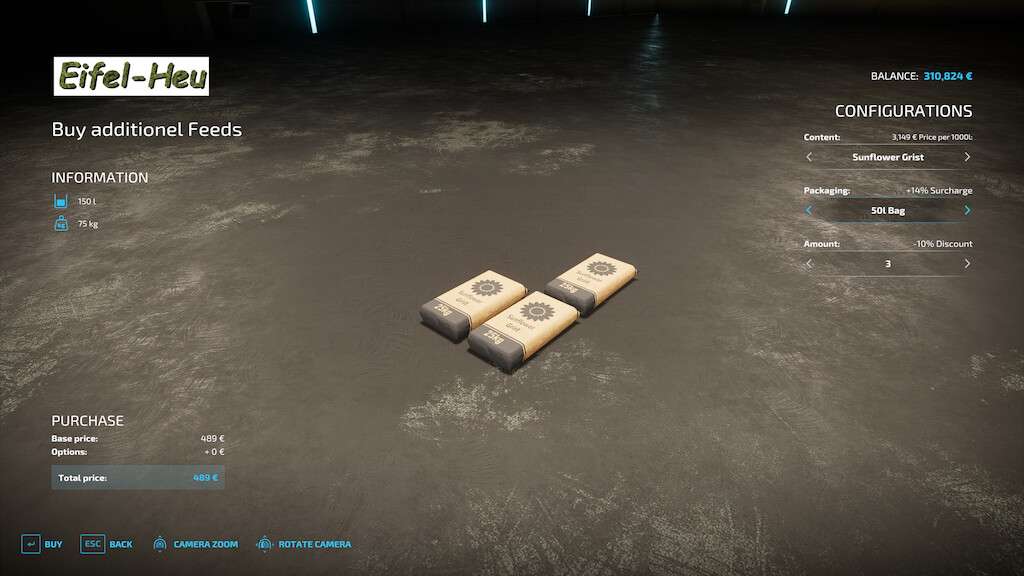
Task: Switch to previous Content option
Action: click(x=809, y=157)
